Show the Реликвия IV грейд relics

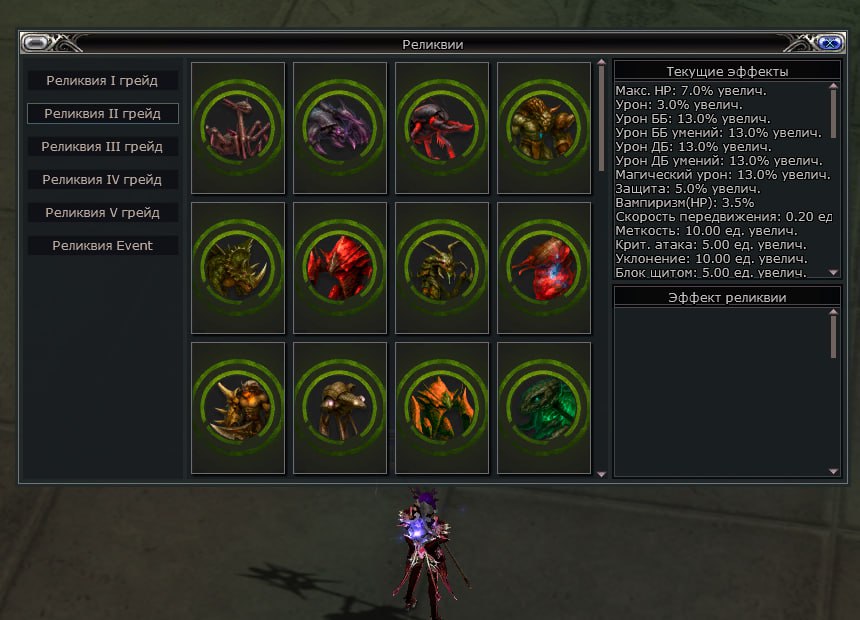[102, 179]
